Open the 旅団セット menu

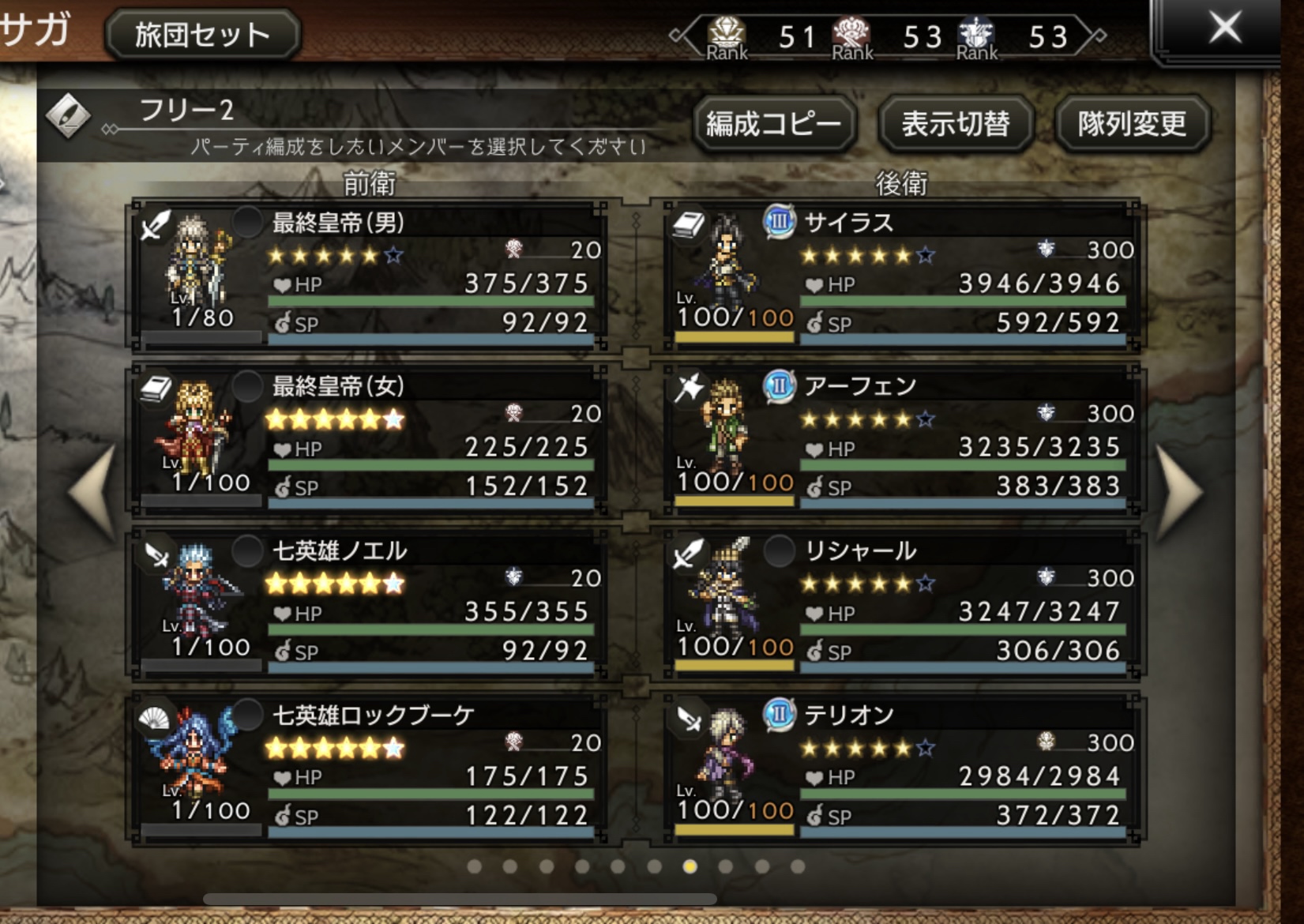[202, 35]
